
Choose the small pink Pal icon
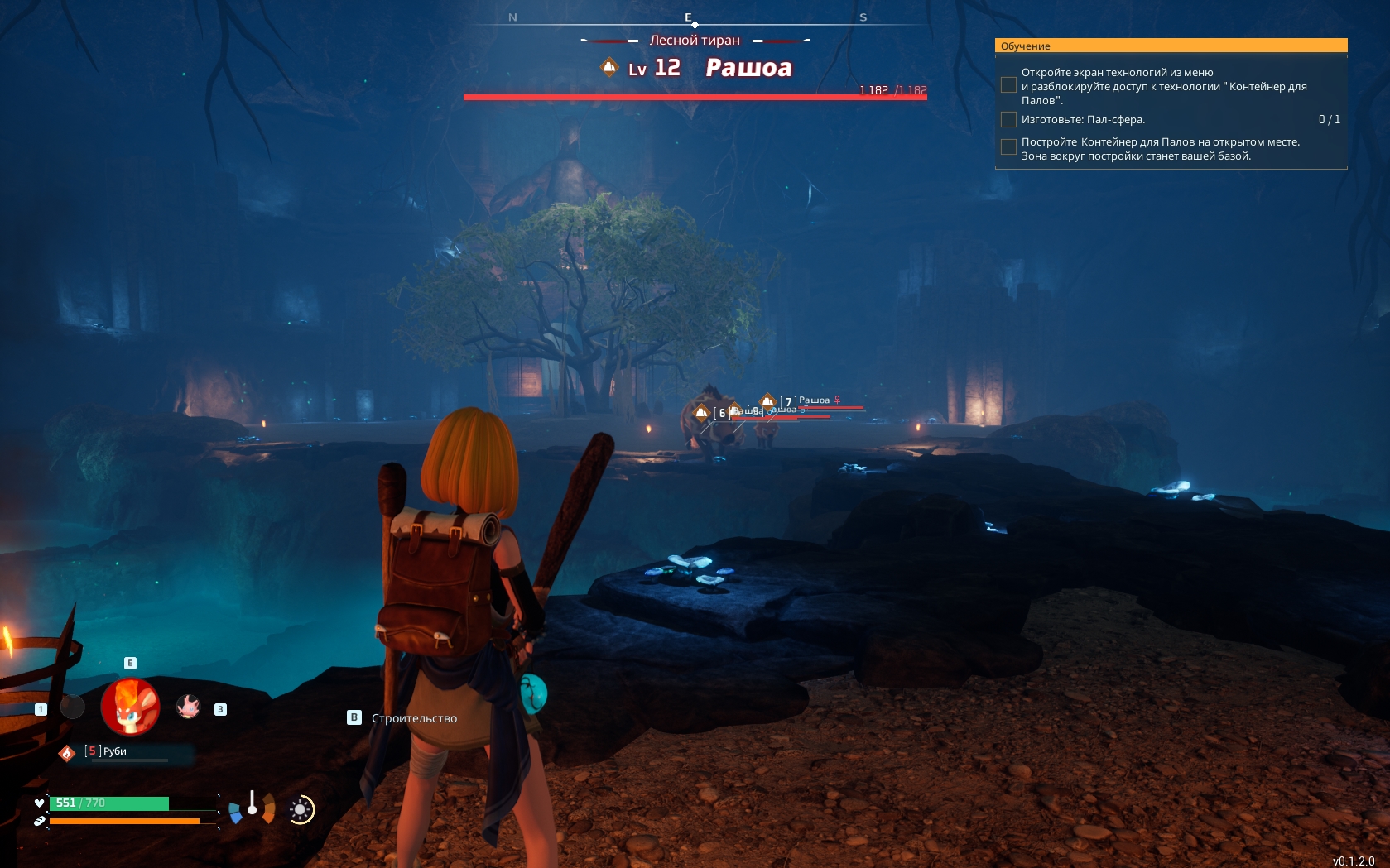click(189, 707)
